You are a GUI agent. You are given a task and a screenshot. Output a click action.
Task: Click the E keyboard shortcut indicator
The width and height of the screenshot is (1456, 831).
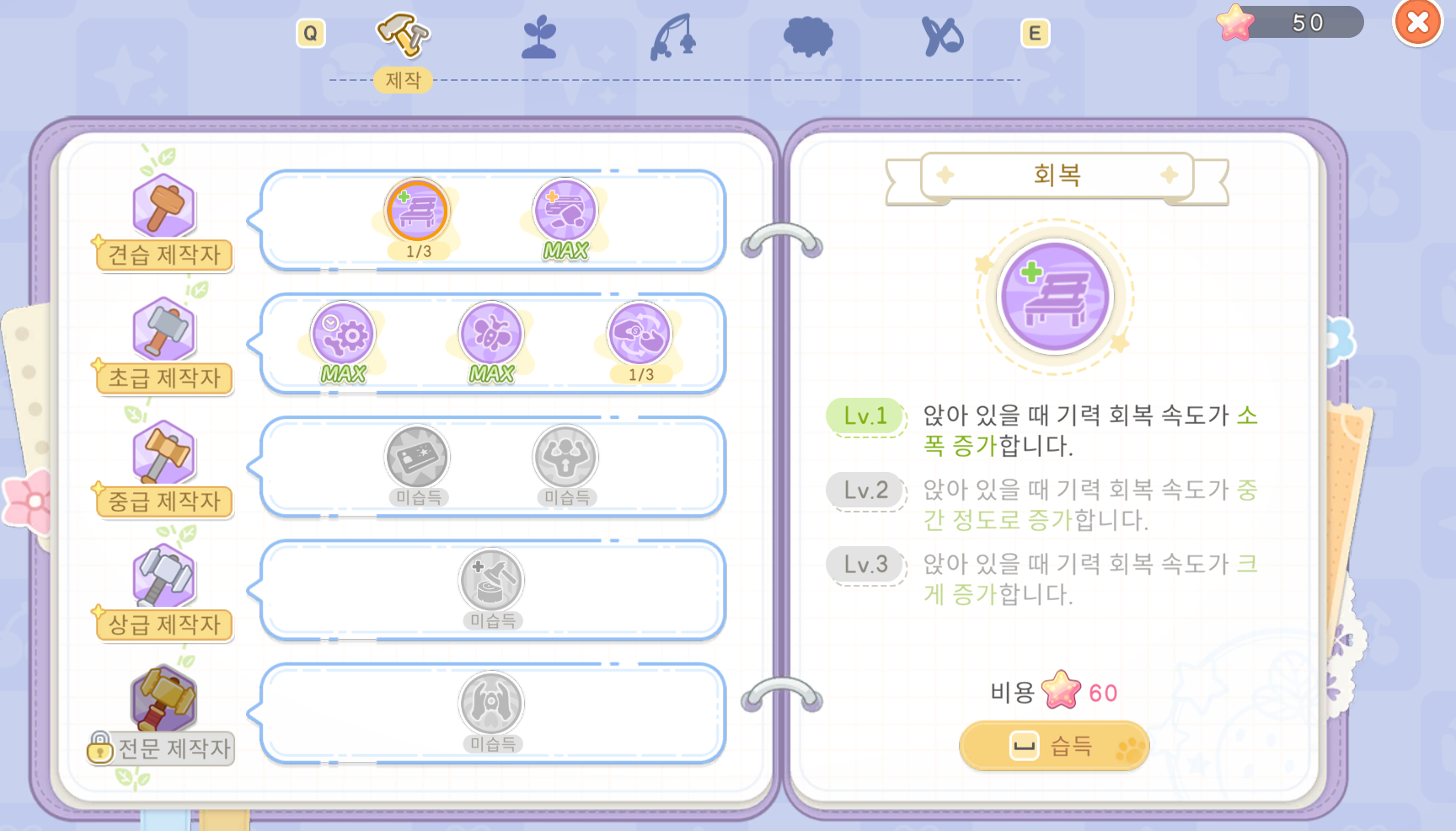[1034, 34]
